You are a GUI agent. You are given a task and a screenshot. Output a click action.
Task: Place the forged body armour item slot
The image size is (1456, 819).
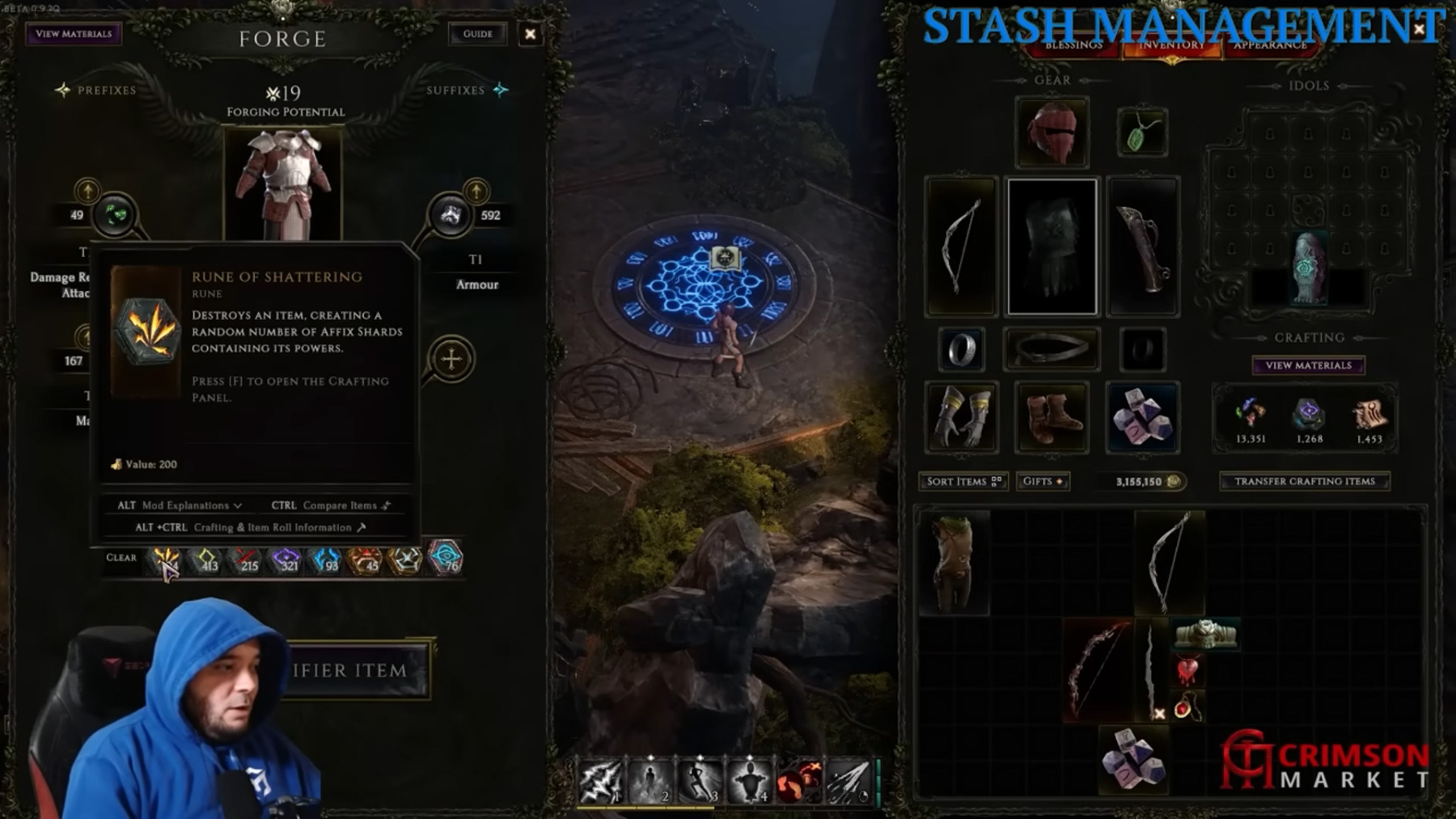pyautogui.click(x=282, y=184)
